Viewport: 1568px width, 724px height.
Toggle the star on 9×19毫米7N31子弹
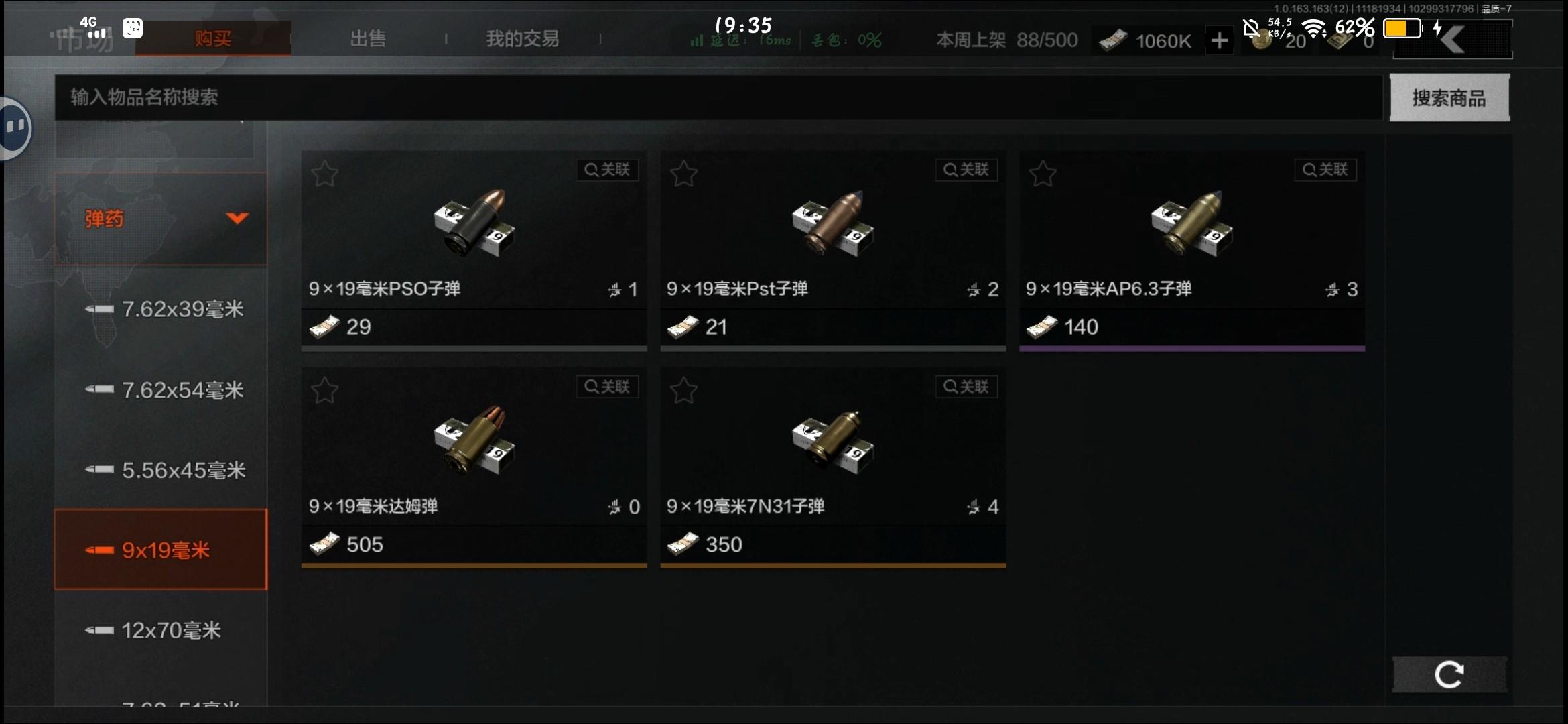(683, 389)
